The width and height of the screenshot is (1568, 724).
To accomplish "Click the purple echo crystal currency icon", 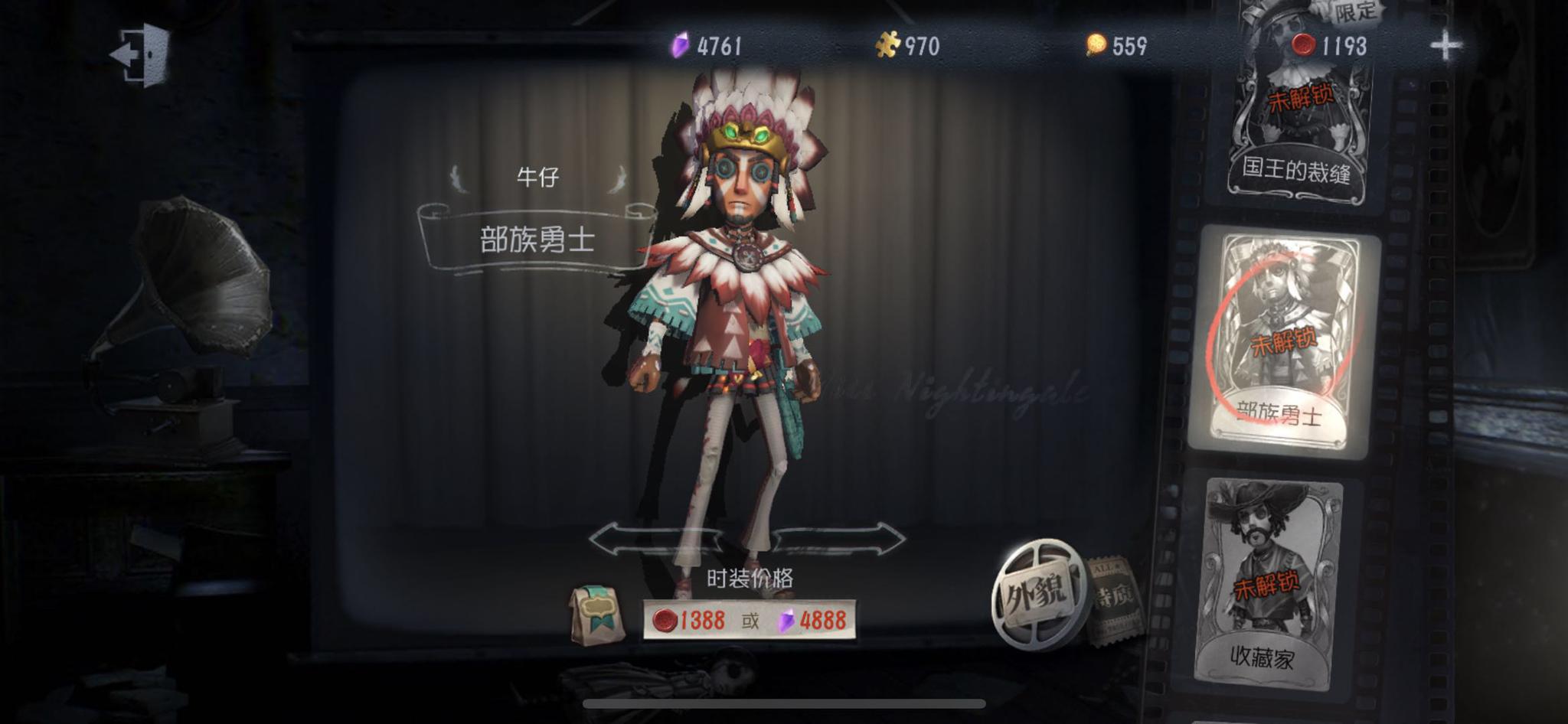I will click(678, 46).
